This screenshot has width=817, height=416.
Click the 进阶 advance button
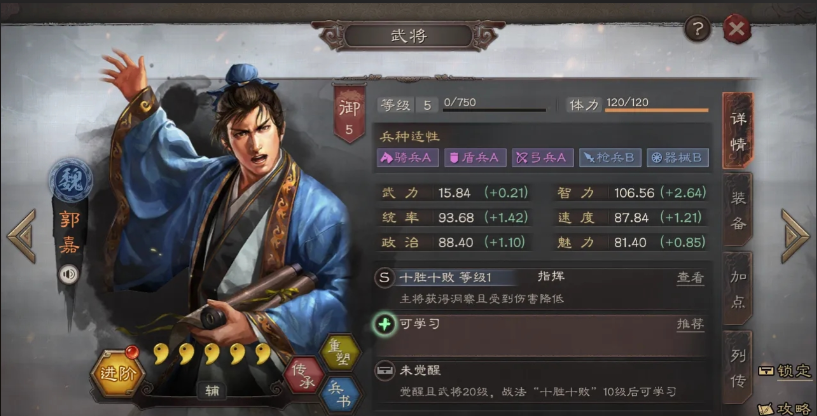click(118, 372)
